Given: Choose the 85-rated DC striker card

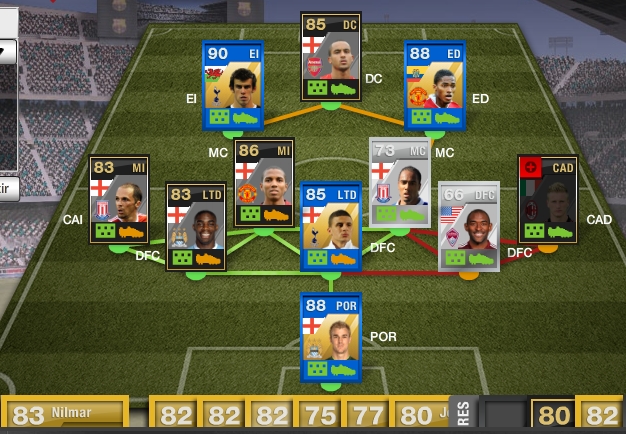Looking at the screenshot, I should pyautogui.click(x=331, y=56).
